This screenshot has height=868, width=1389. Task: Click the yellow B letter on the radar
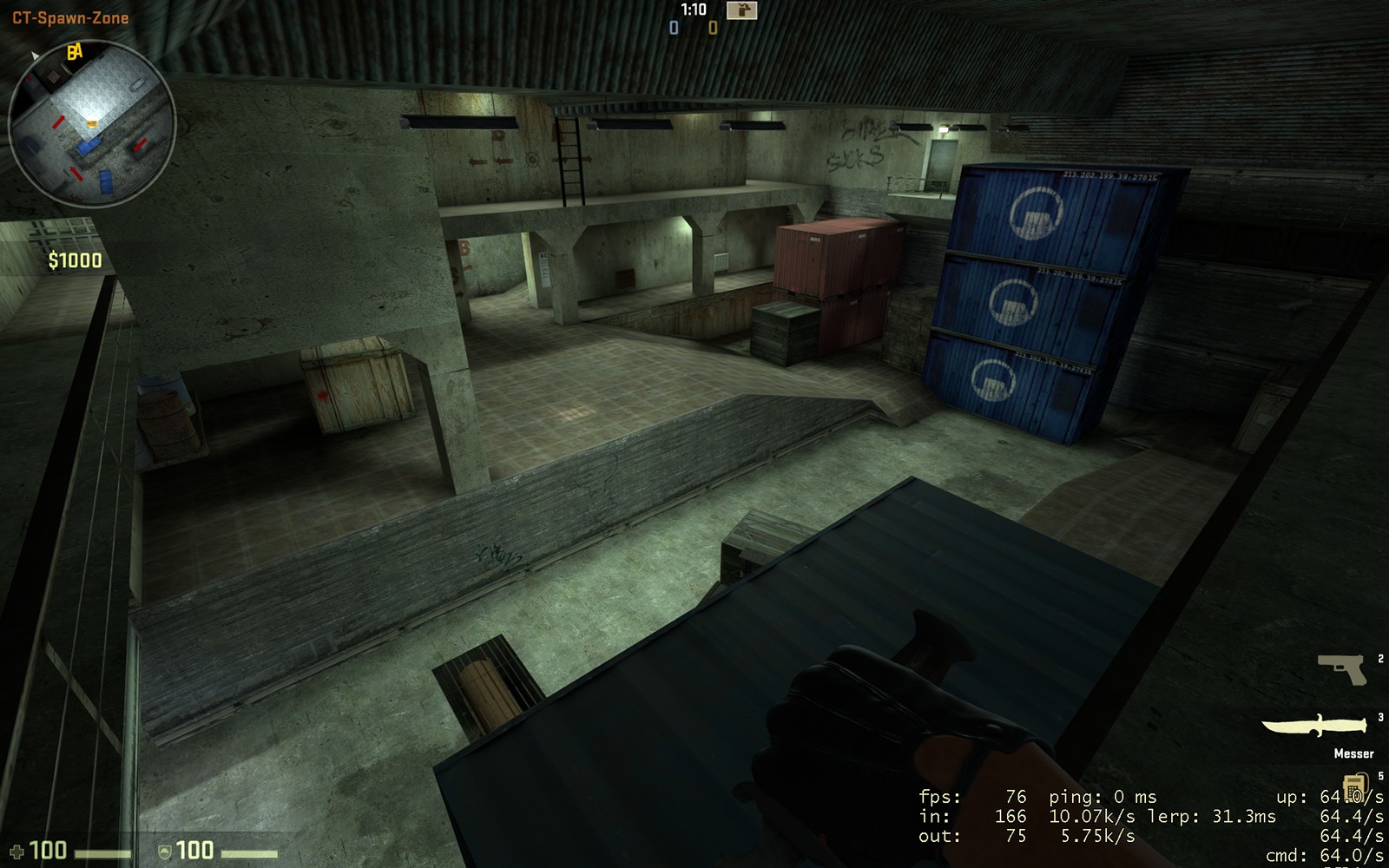point(70,50)
